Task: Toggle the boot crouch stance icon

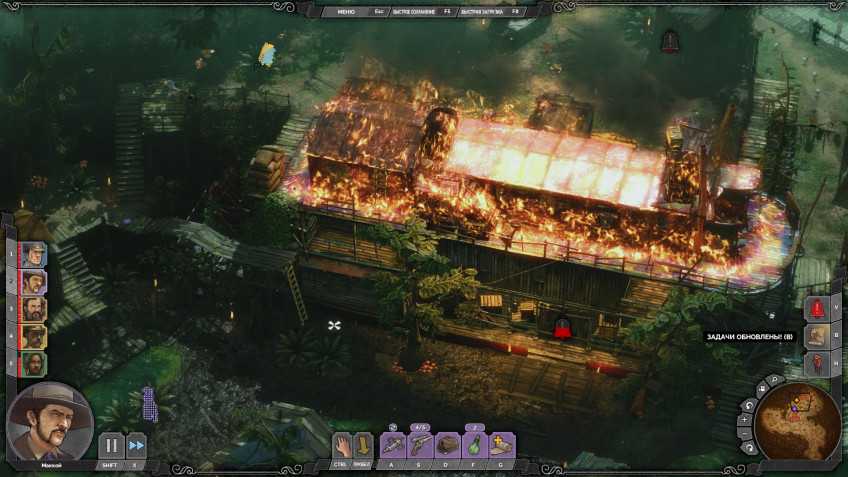Action: (363, 444)
